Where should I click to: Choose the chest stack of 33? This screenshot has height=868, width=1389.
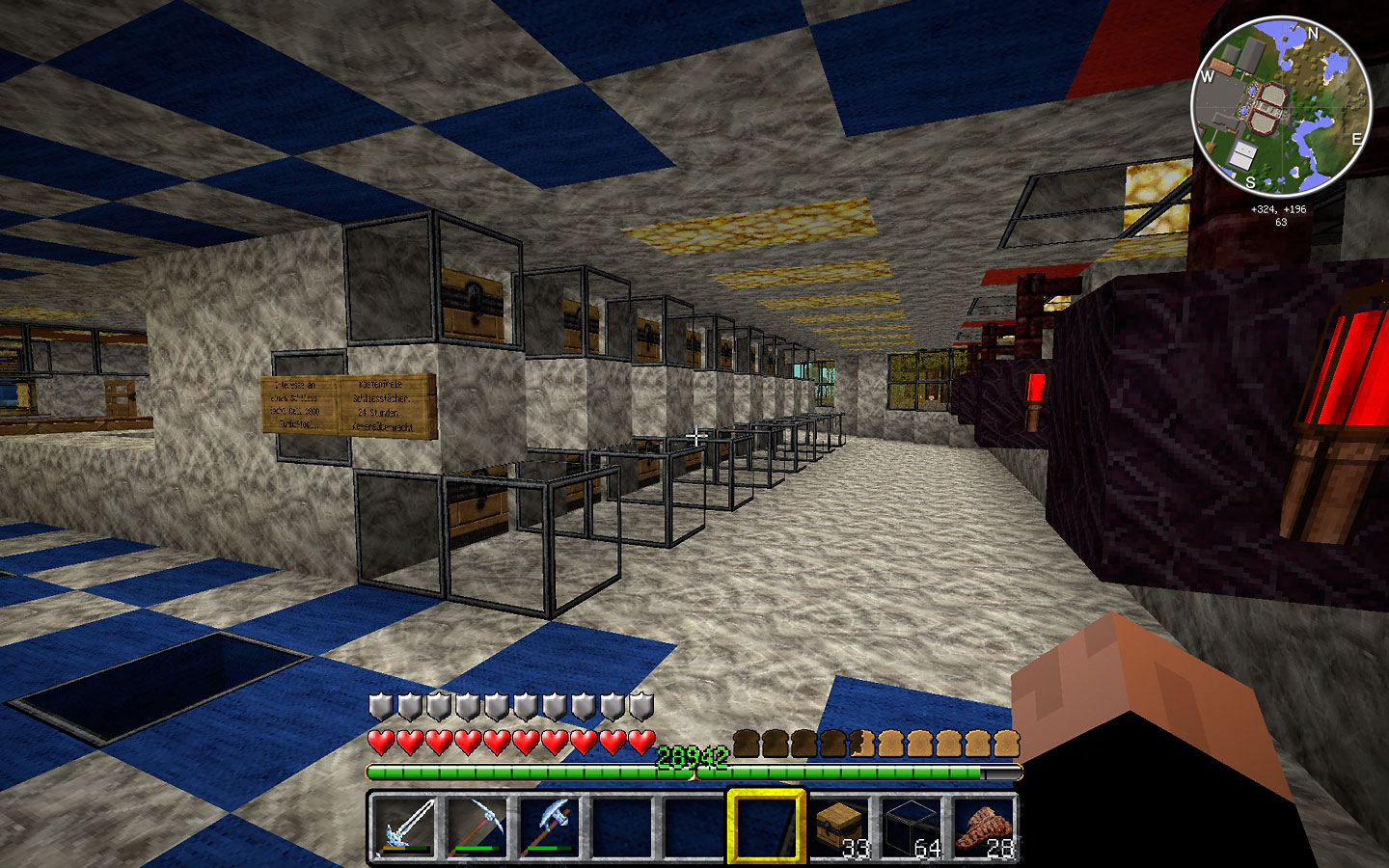pos(838,827)
